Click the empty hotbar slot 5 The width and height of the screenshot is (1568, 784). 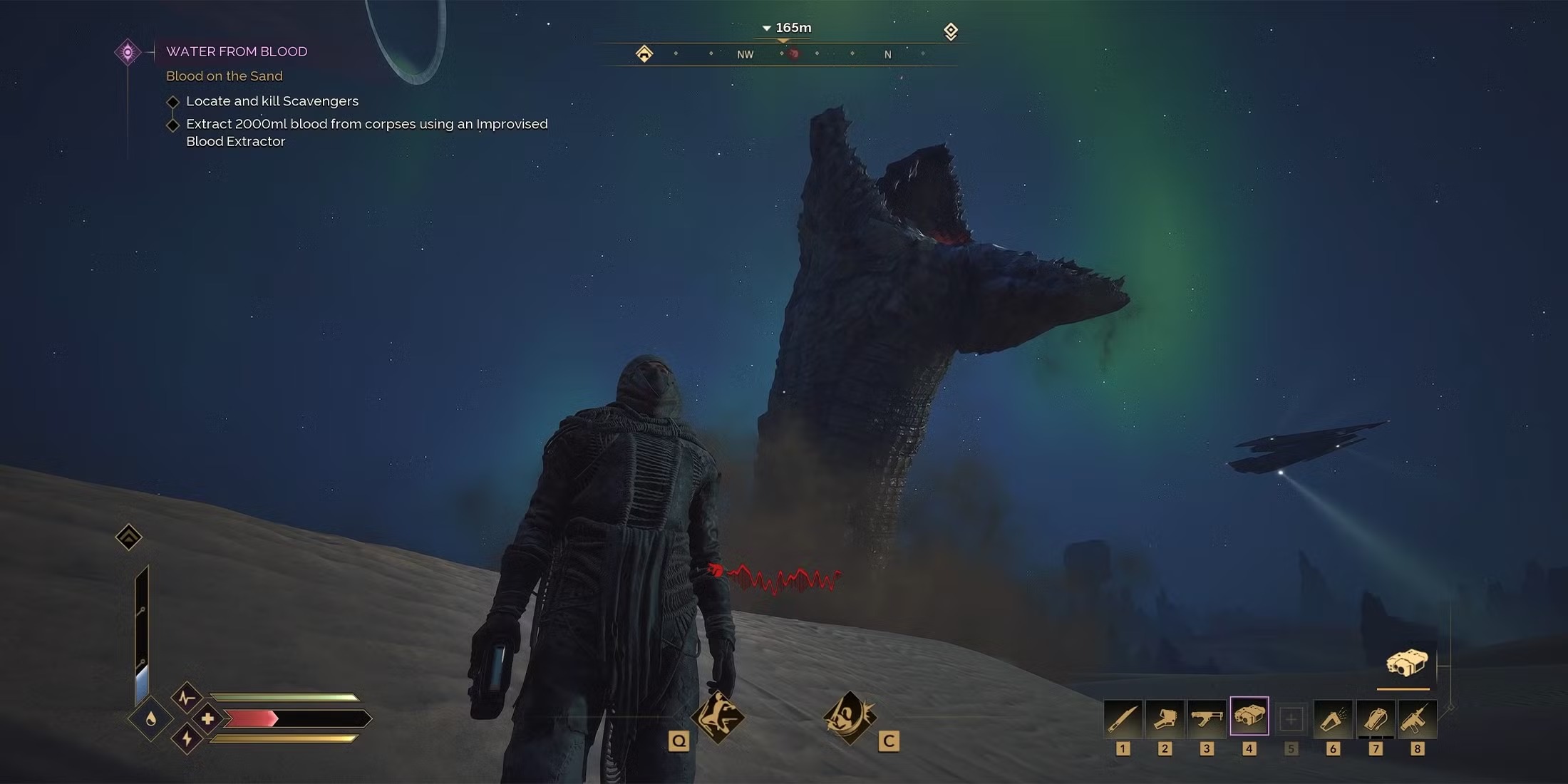[1291, 718]
